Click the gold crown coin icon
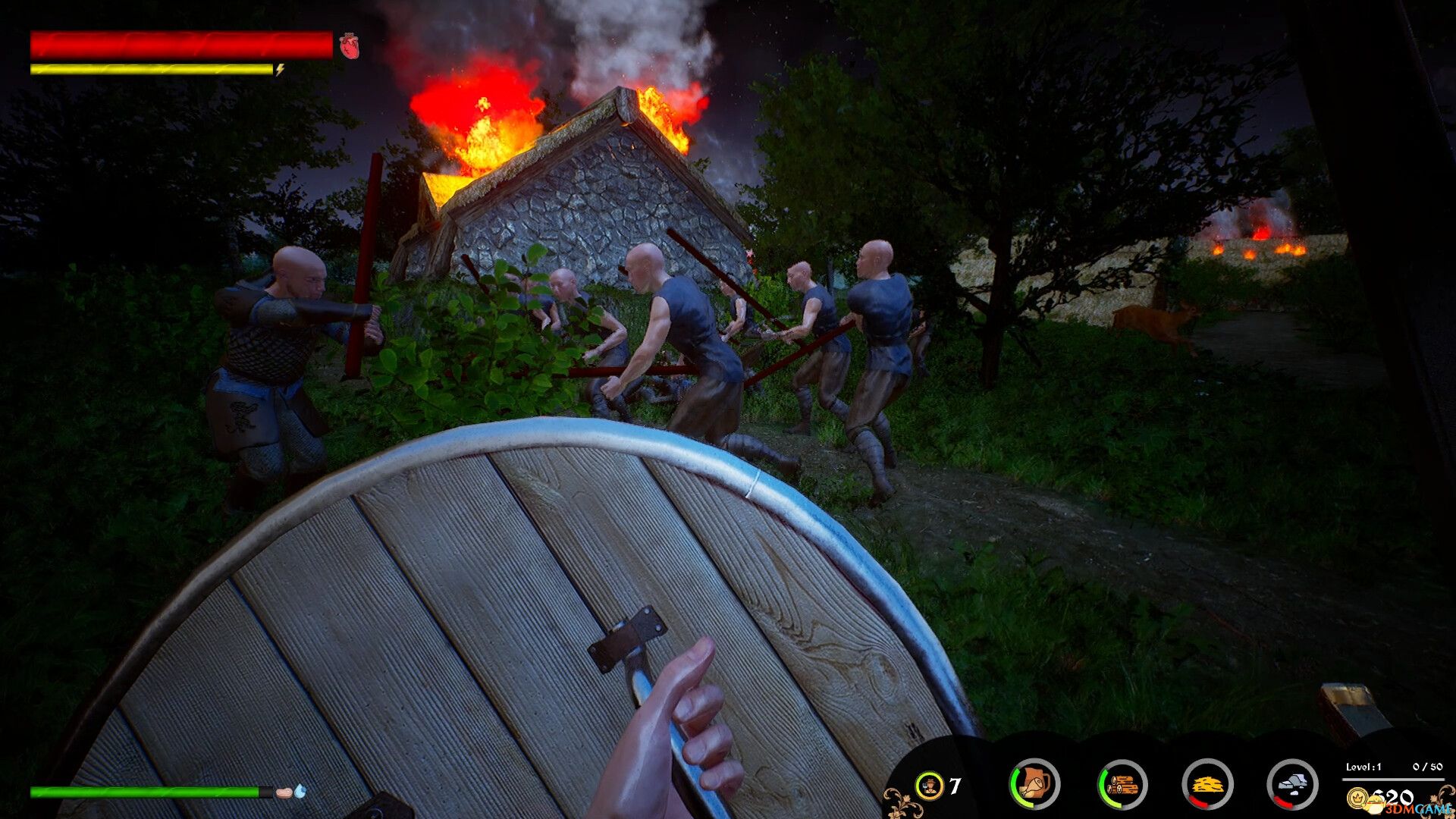 1357,798
